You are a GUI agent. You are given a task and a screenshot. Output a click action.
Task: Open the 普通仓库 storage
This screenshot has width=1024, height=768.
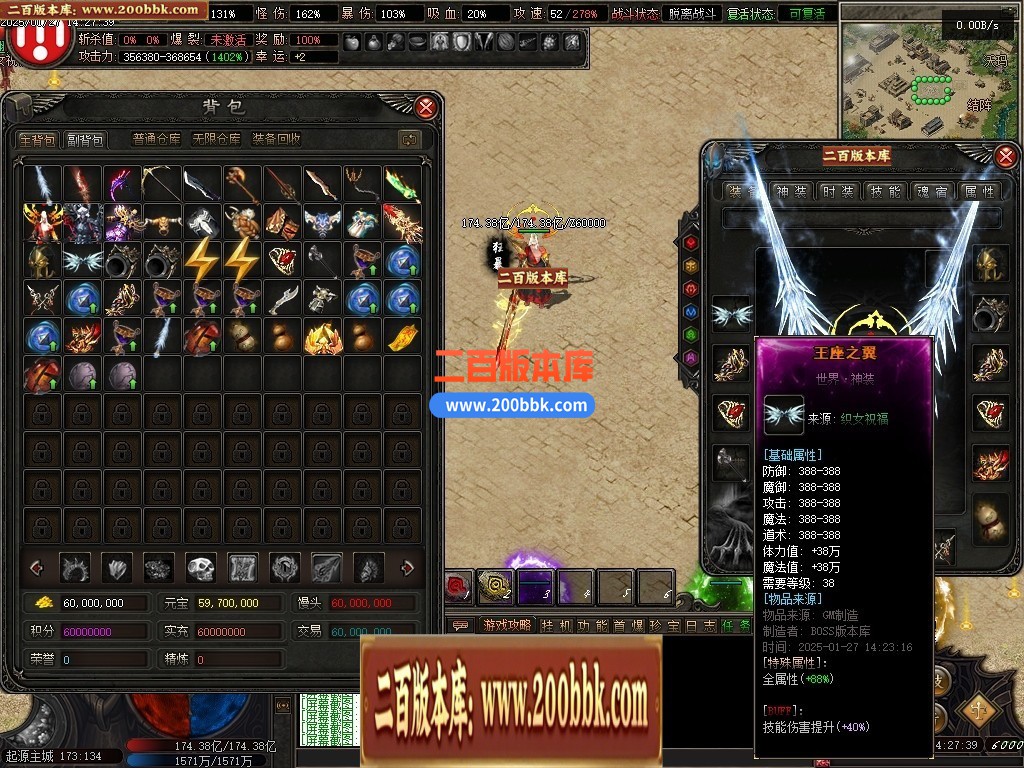[157, 140]
